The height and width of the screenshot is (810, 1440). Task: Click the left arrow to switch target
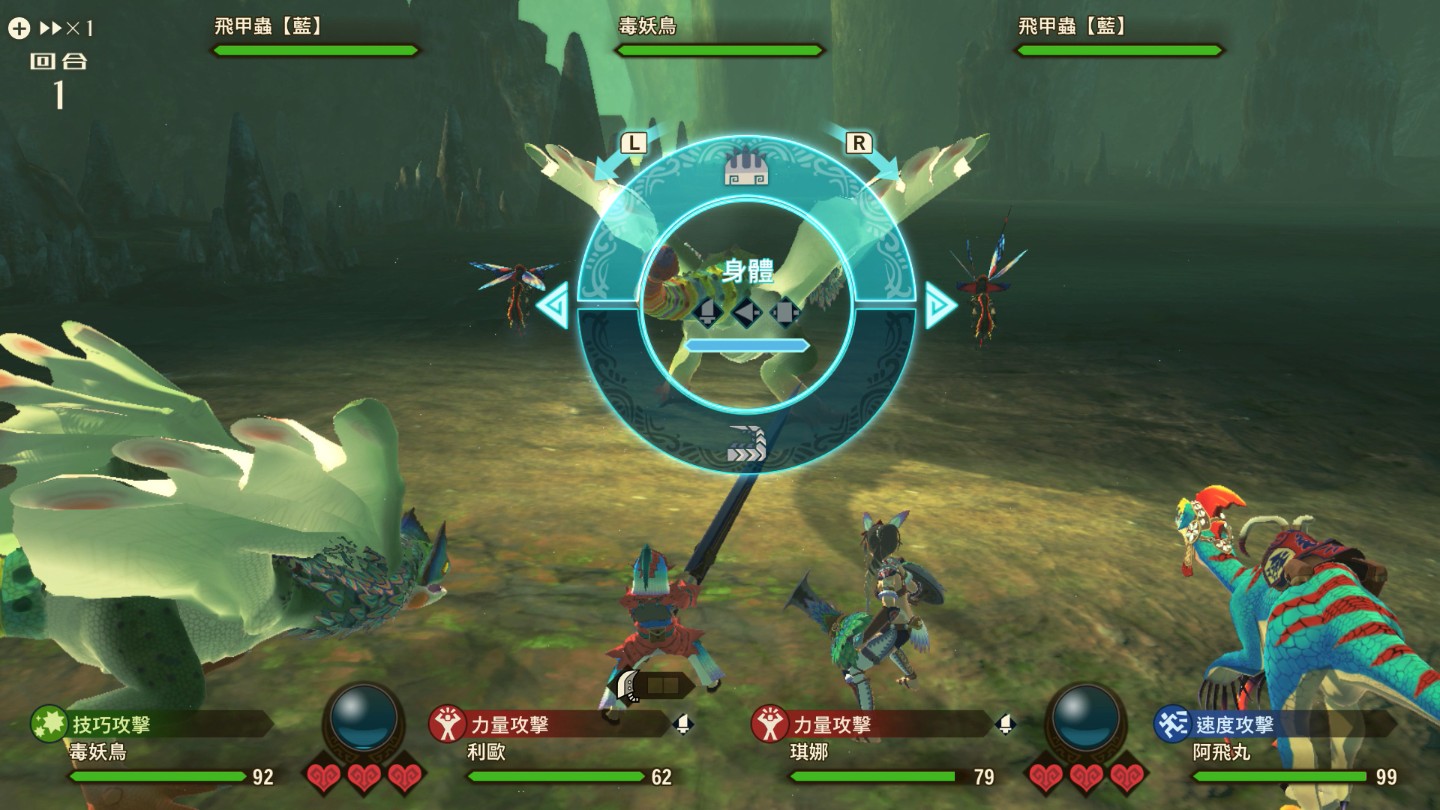point(553,306)
